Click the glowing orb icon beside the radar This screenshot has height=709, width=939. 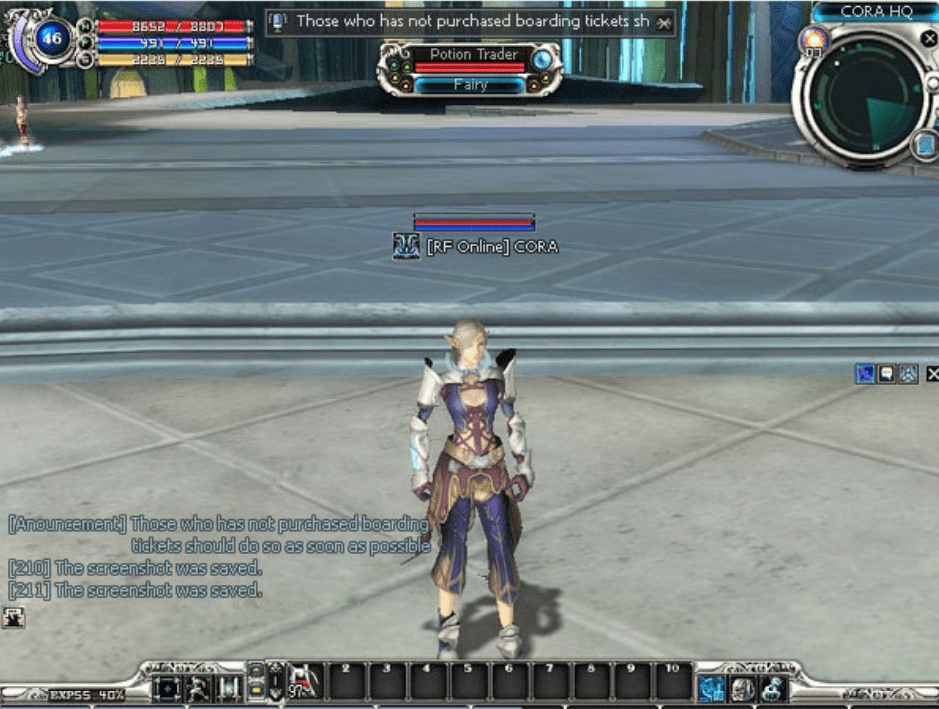click(812, 40)
